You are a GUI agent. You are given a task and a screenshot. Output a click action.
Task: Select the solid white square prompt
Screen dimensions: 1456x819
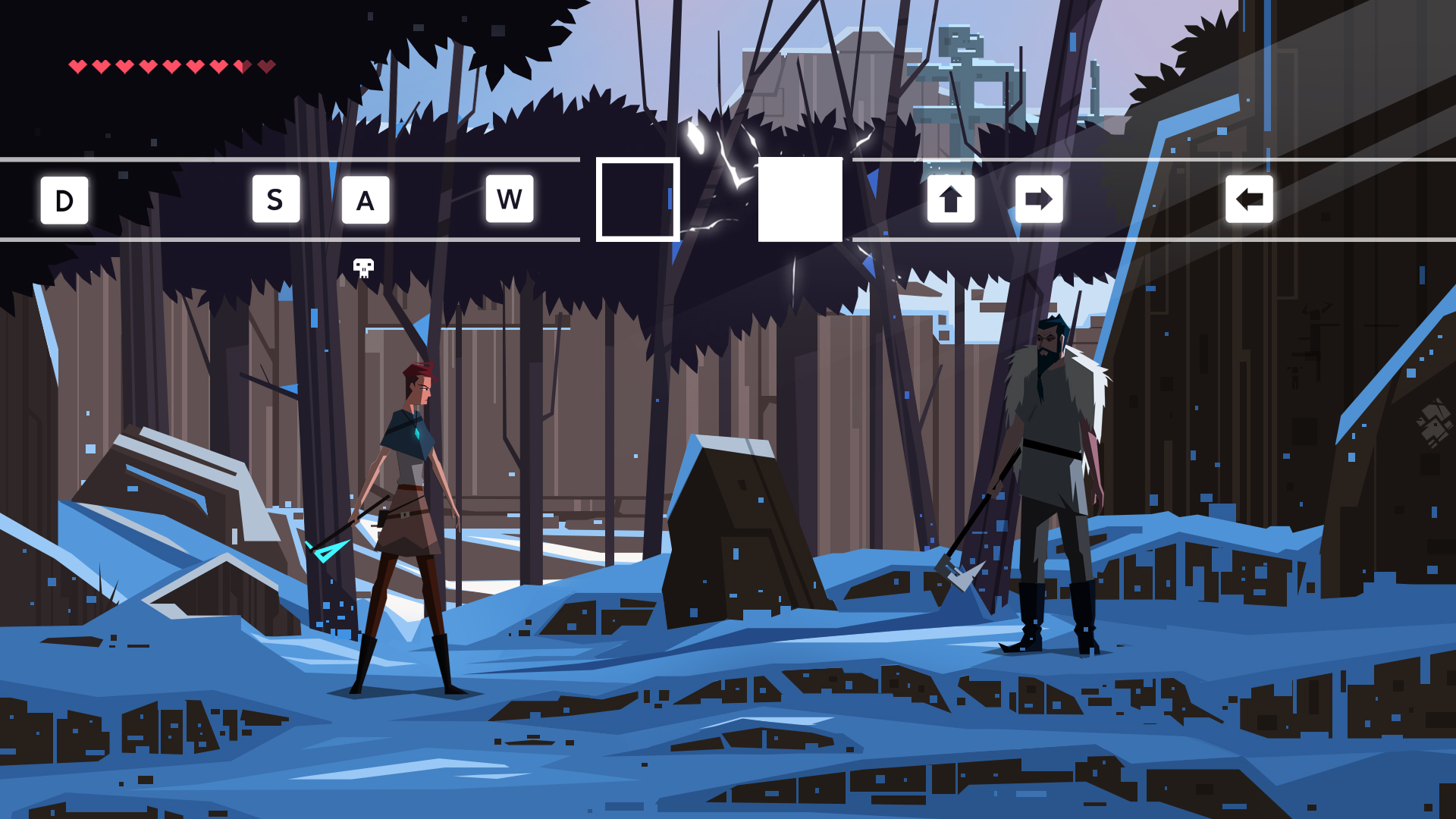click(x=800, y=199)
